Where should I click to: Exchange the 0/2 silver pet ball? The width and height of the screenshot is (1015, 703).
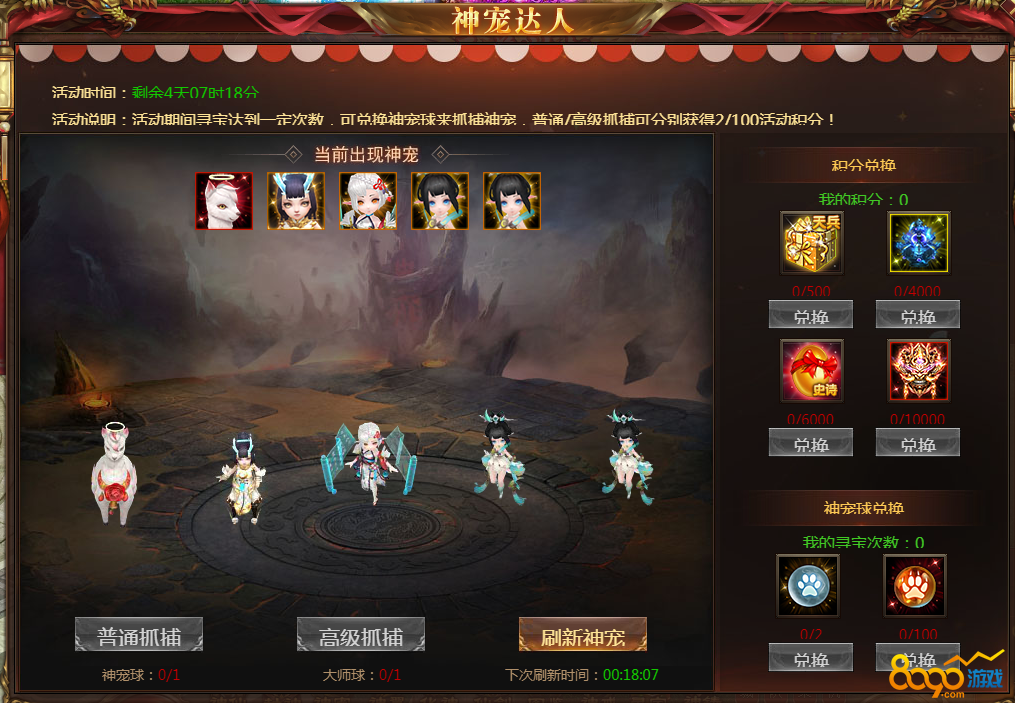[811, 658]
